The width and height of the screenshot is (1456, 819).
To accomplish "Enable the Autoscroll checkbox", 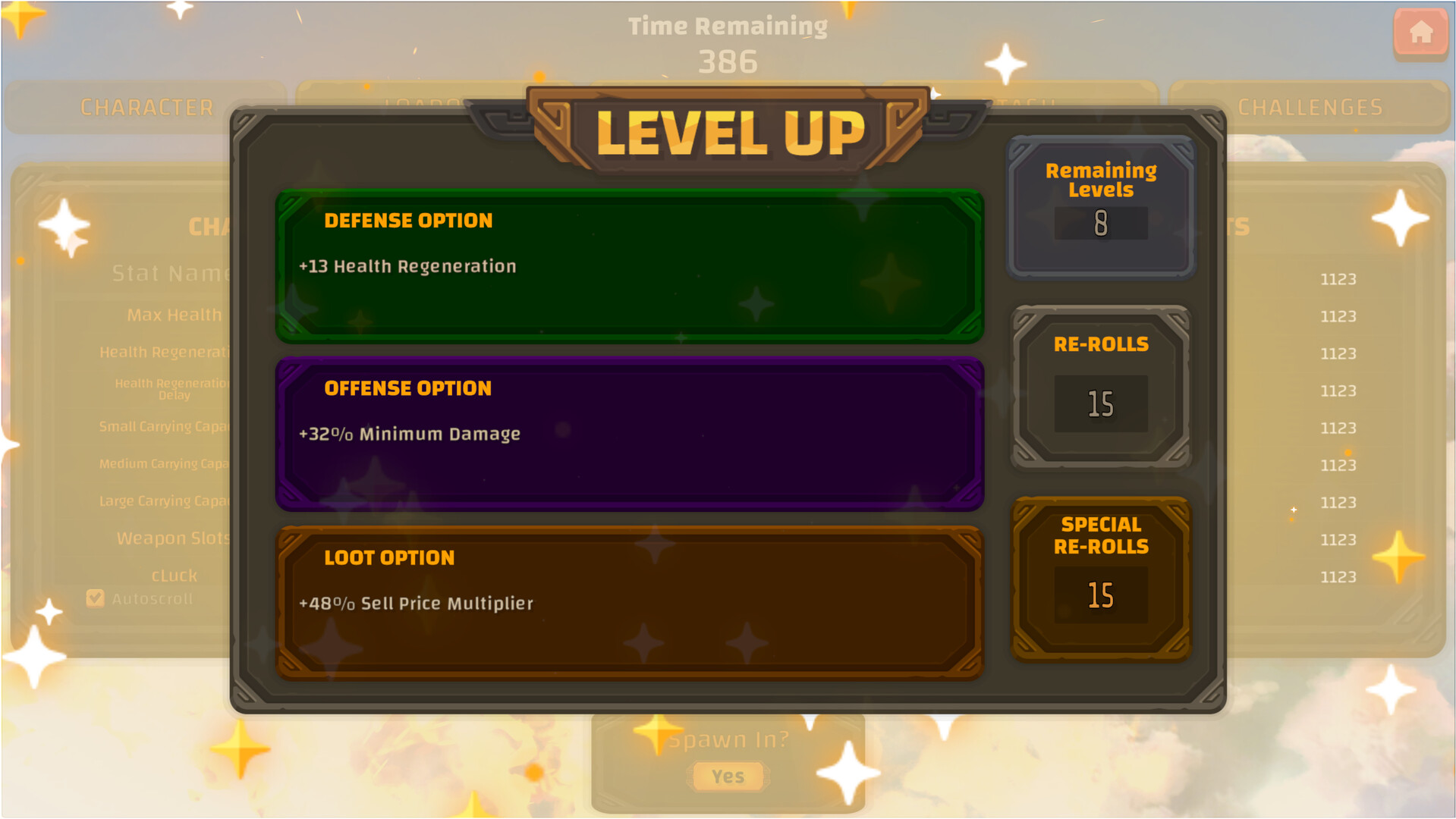I will point(95,598).
